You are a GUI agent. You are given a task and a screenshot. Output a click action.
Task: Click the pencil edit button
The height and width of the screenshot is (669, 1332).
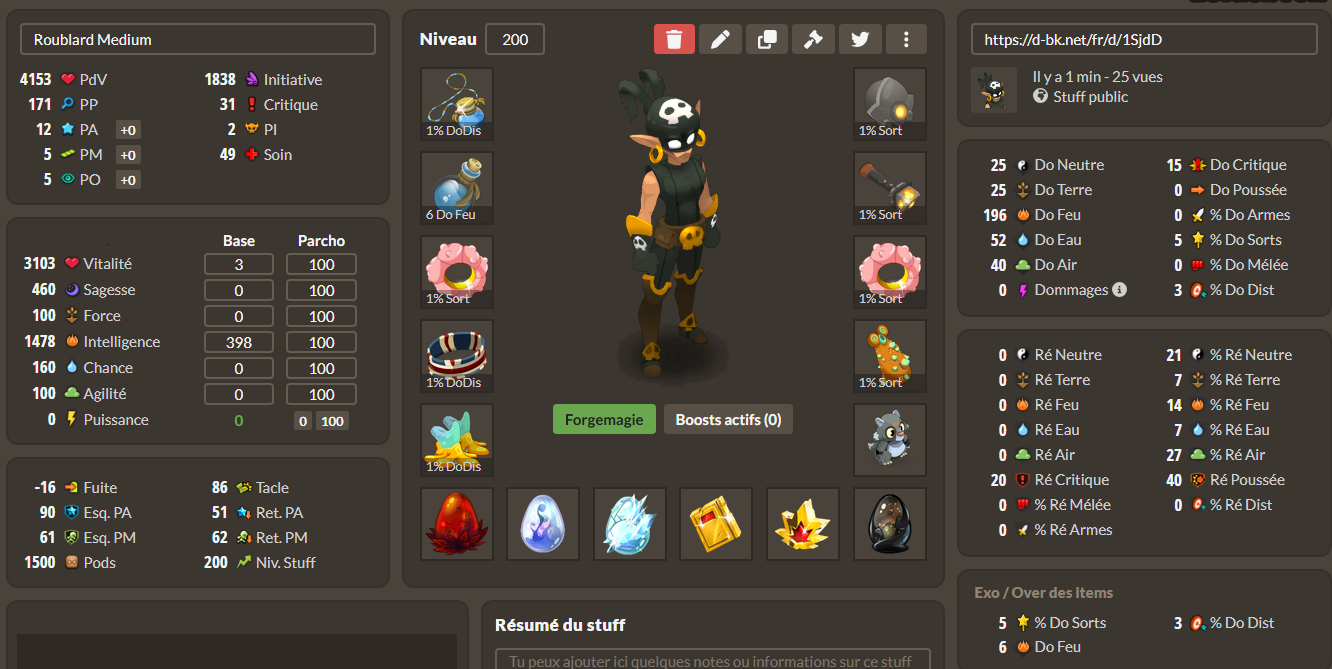point(720,39)
